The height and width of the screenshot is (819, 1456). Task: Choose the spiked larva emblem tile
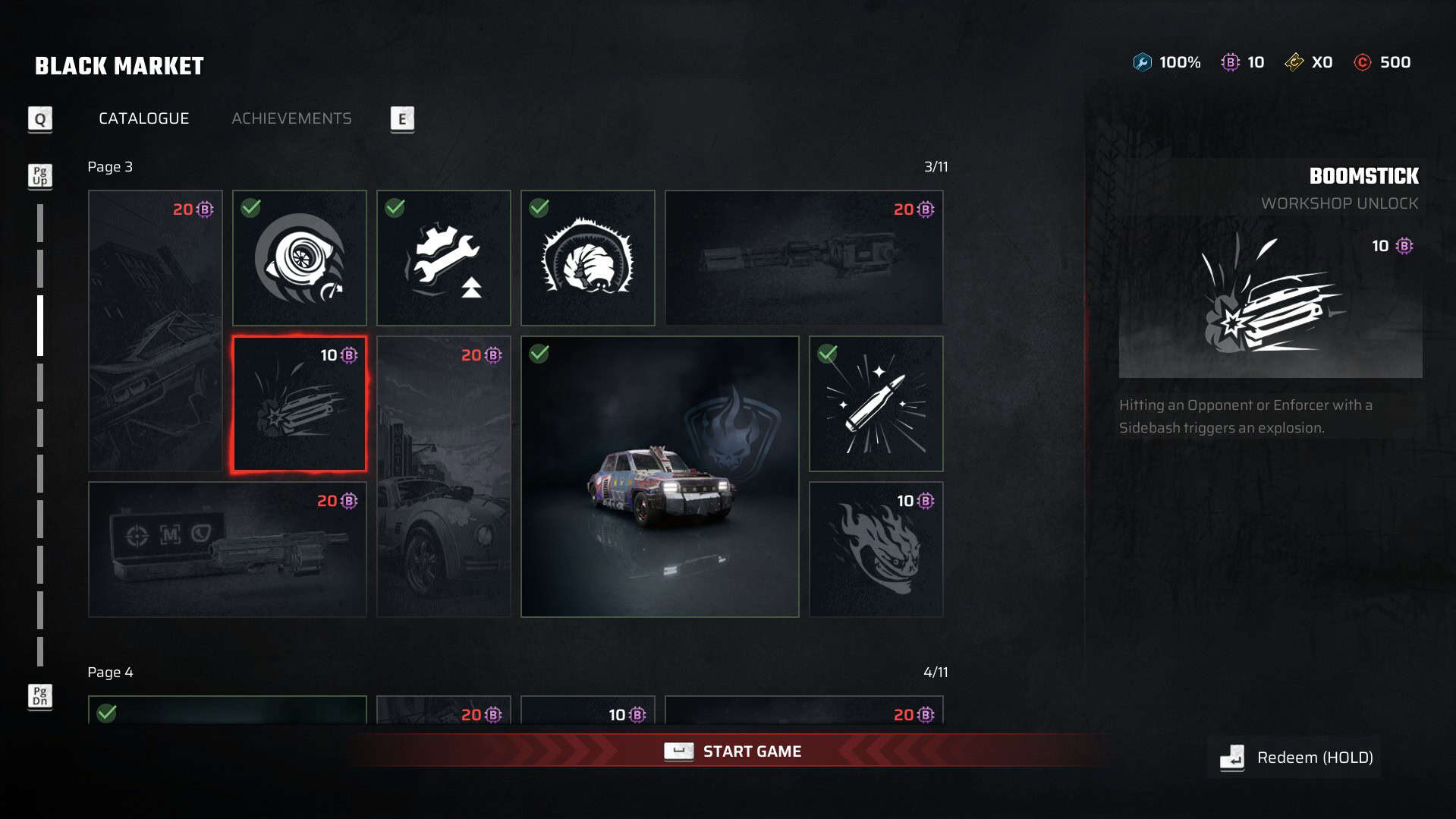587,258
